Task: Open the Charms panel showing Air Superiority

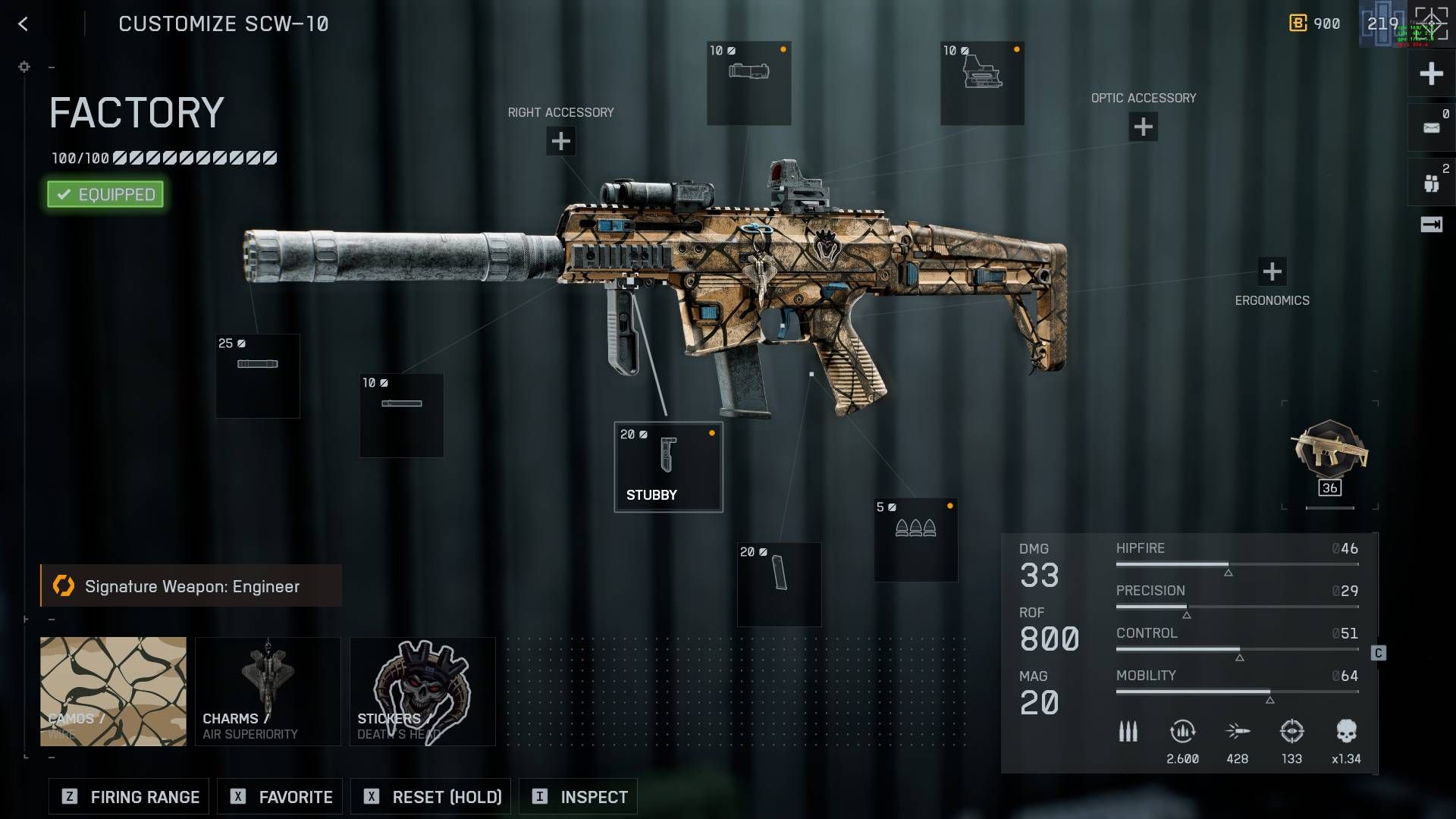Action: tap(268, 690)
